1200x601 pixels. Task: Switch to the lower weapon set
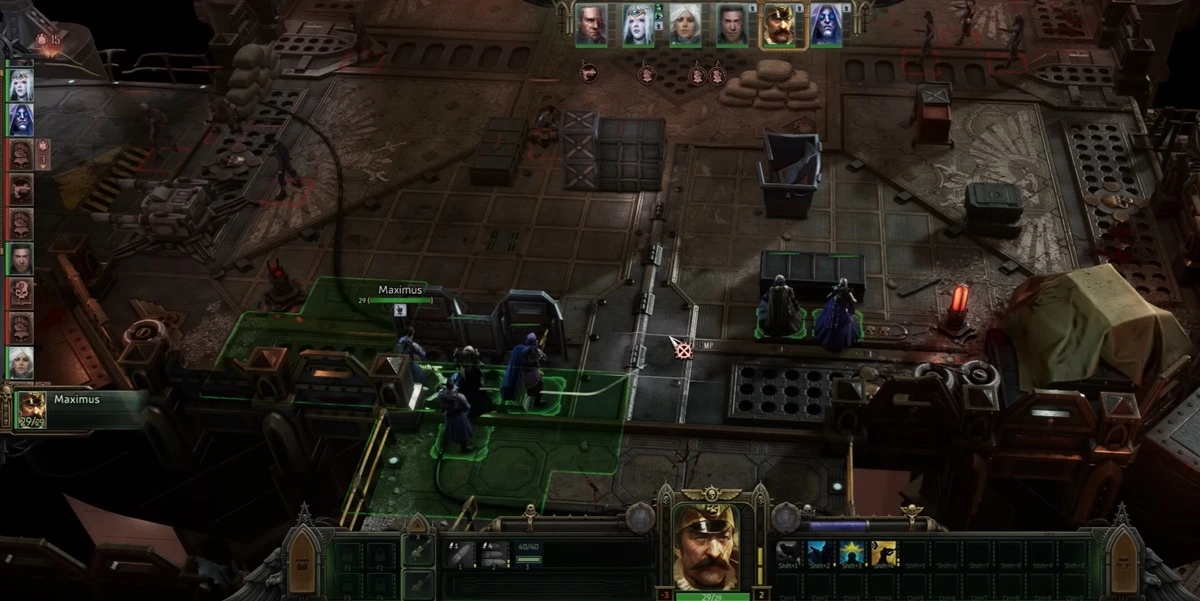click(419, 584)
